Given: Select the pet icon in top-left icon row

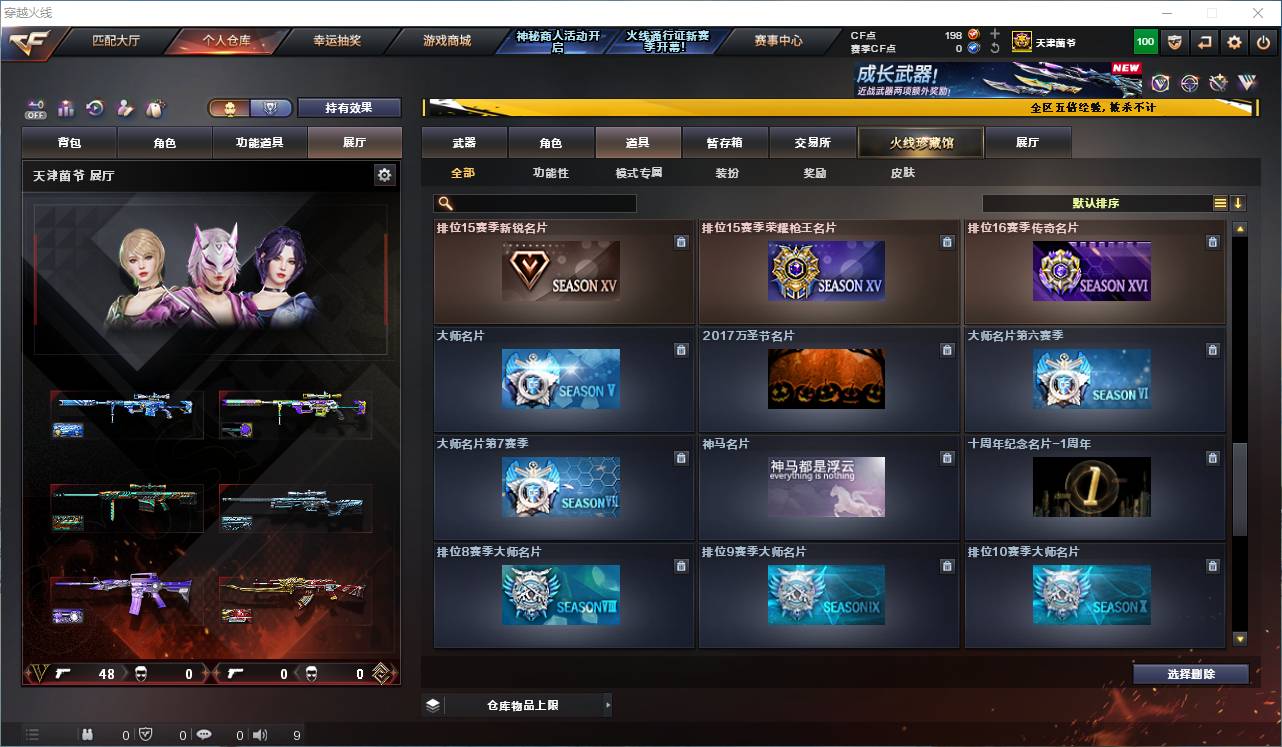Looking at the screenshot, I should click(155, 106).
